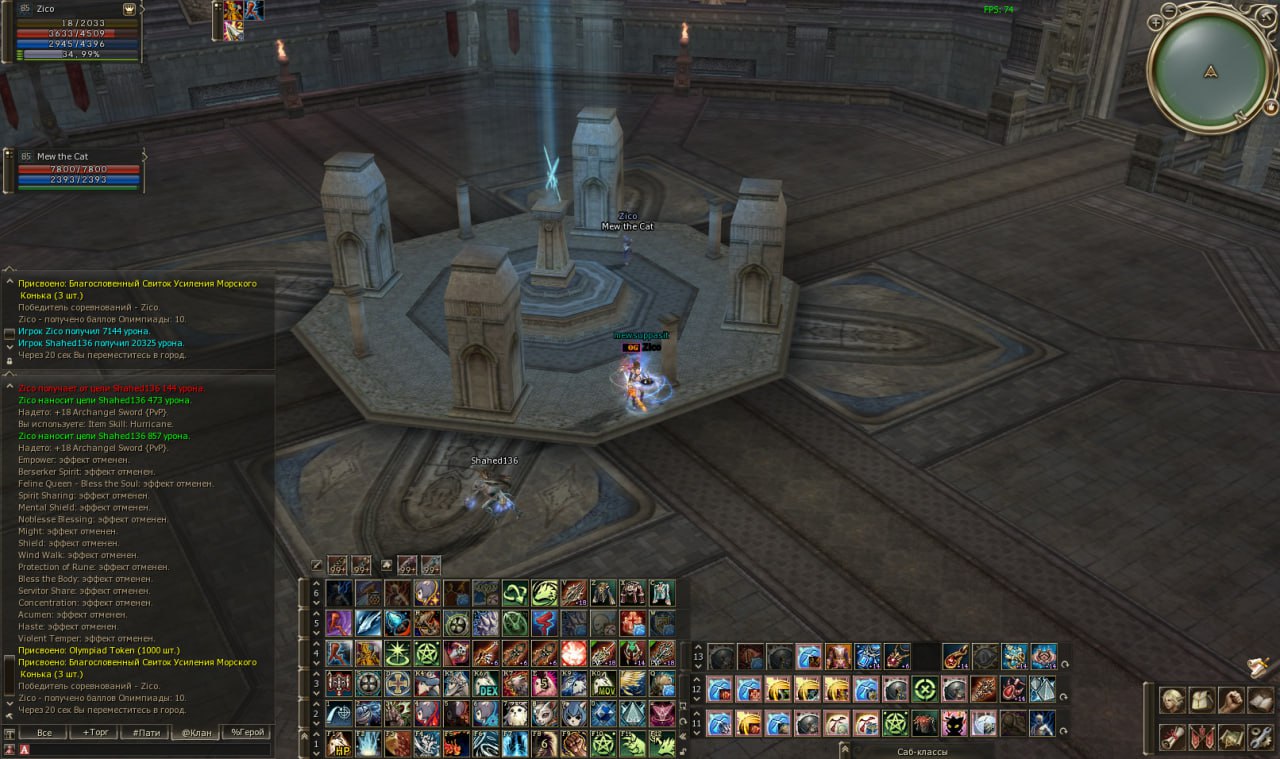
Task: Use the clenched fist skill on F9
Action: coord(575,743)
